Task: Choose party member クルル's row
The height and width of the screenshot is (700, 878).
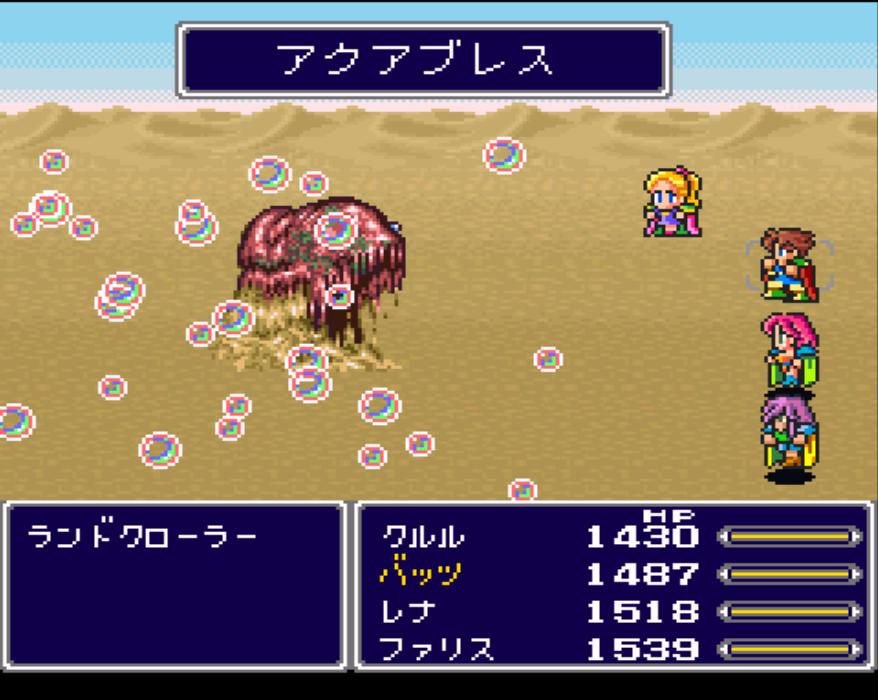Action: 424,537
